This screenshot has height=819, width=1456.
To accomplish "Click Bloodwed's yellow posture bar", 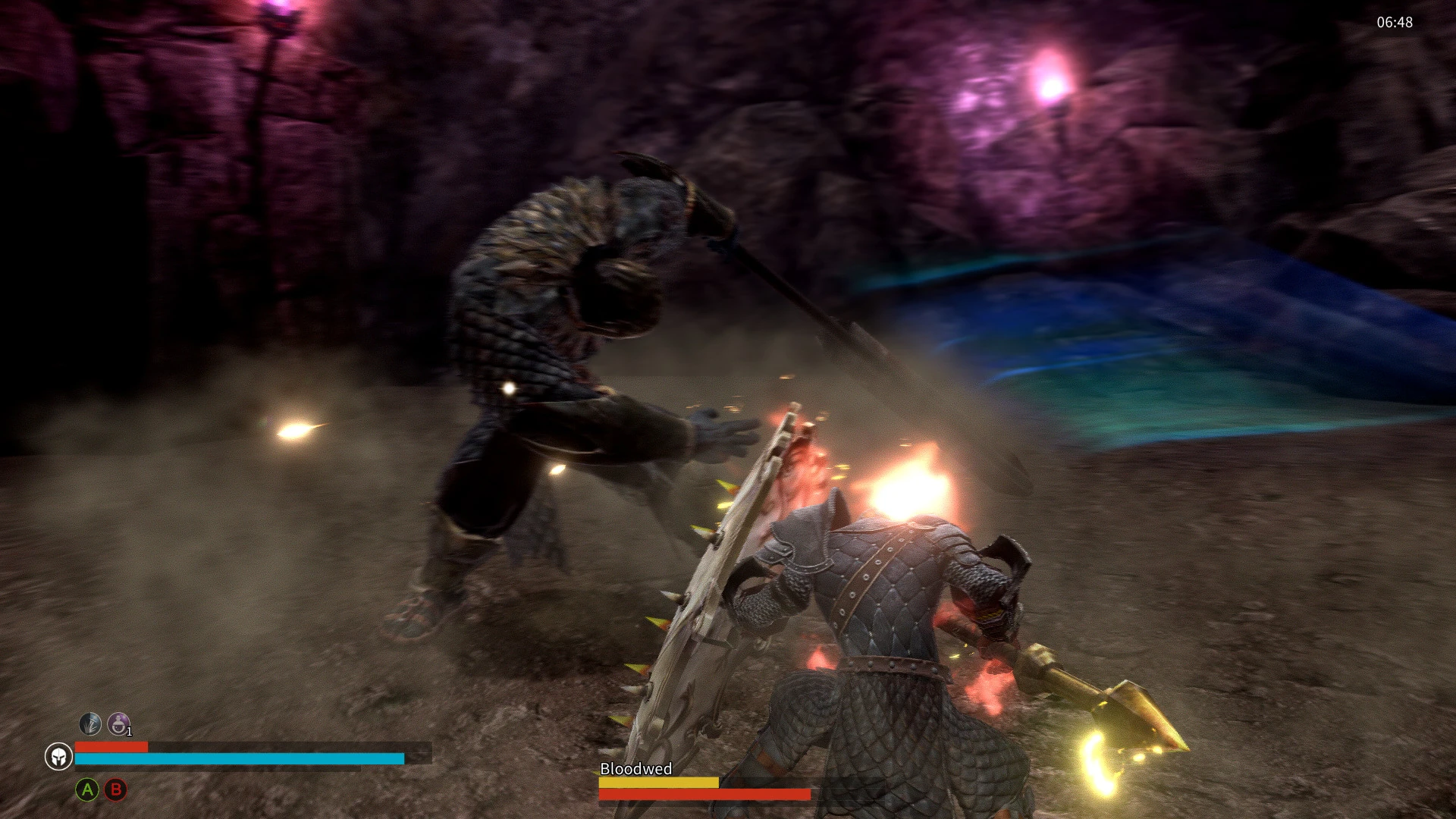I will point(660,781).
